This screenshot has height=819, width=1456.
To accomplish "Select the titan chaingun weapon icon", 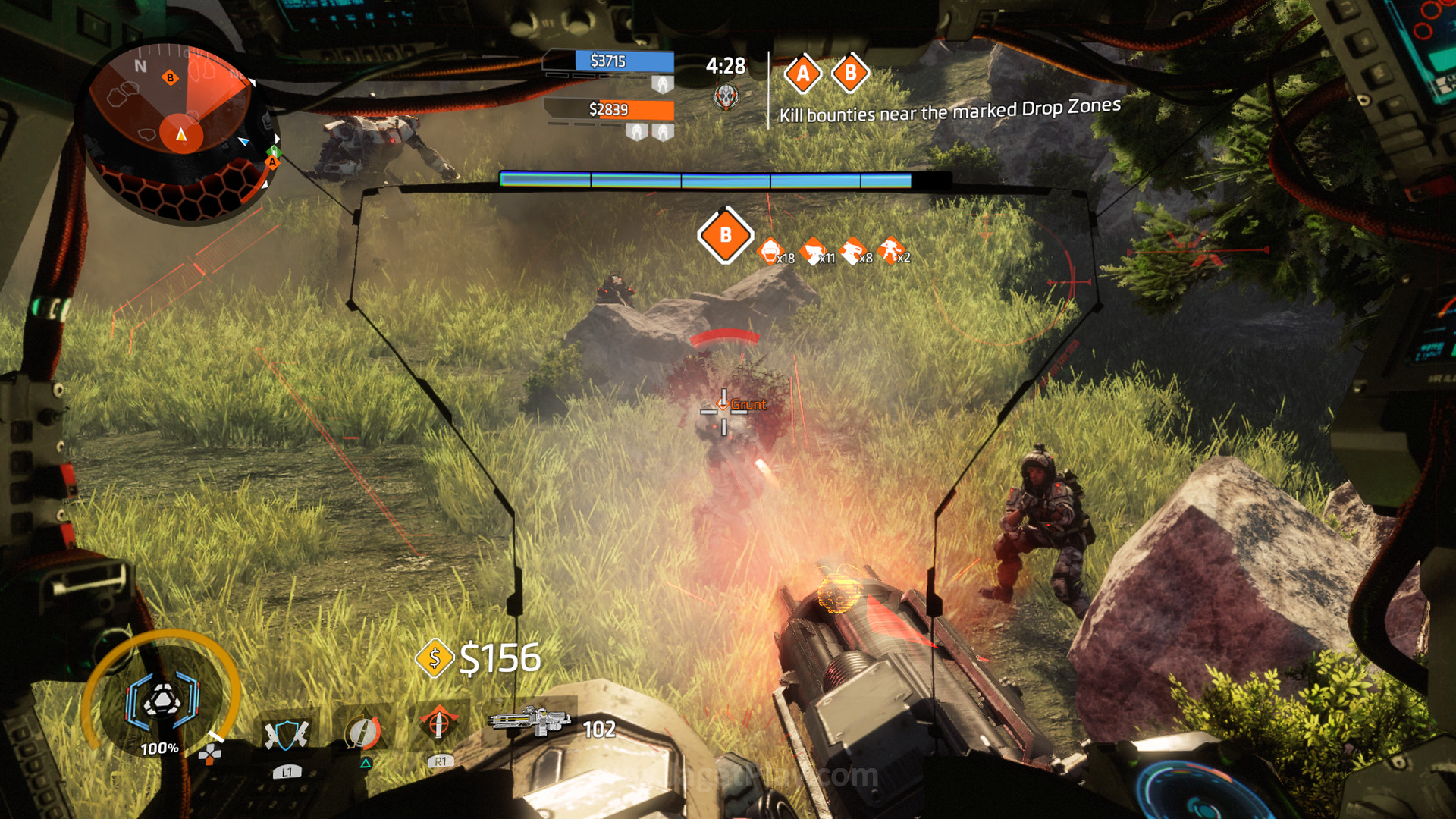I will click(x=529, y=719).
